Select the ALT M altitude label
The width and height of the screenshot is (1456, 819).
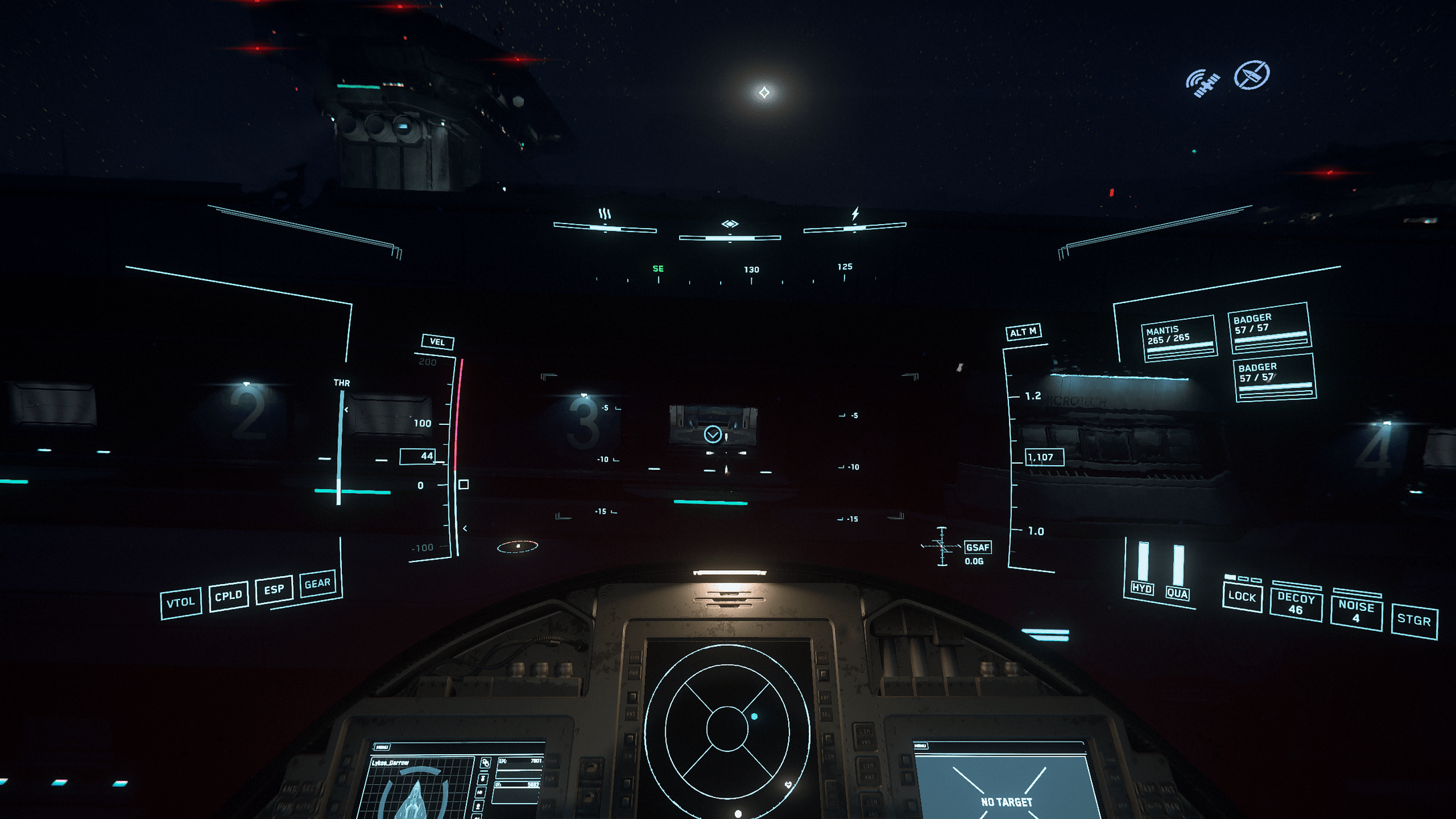click(x=1024, y=332)
